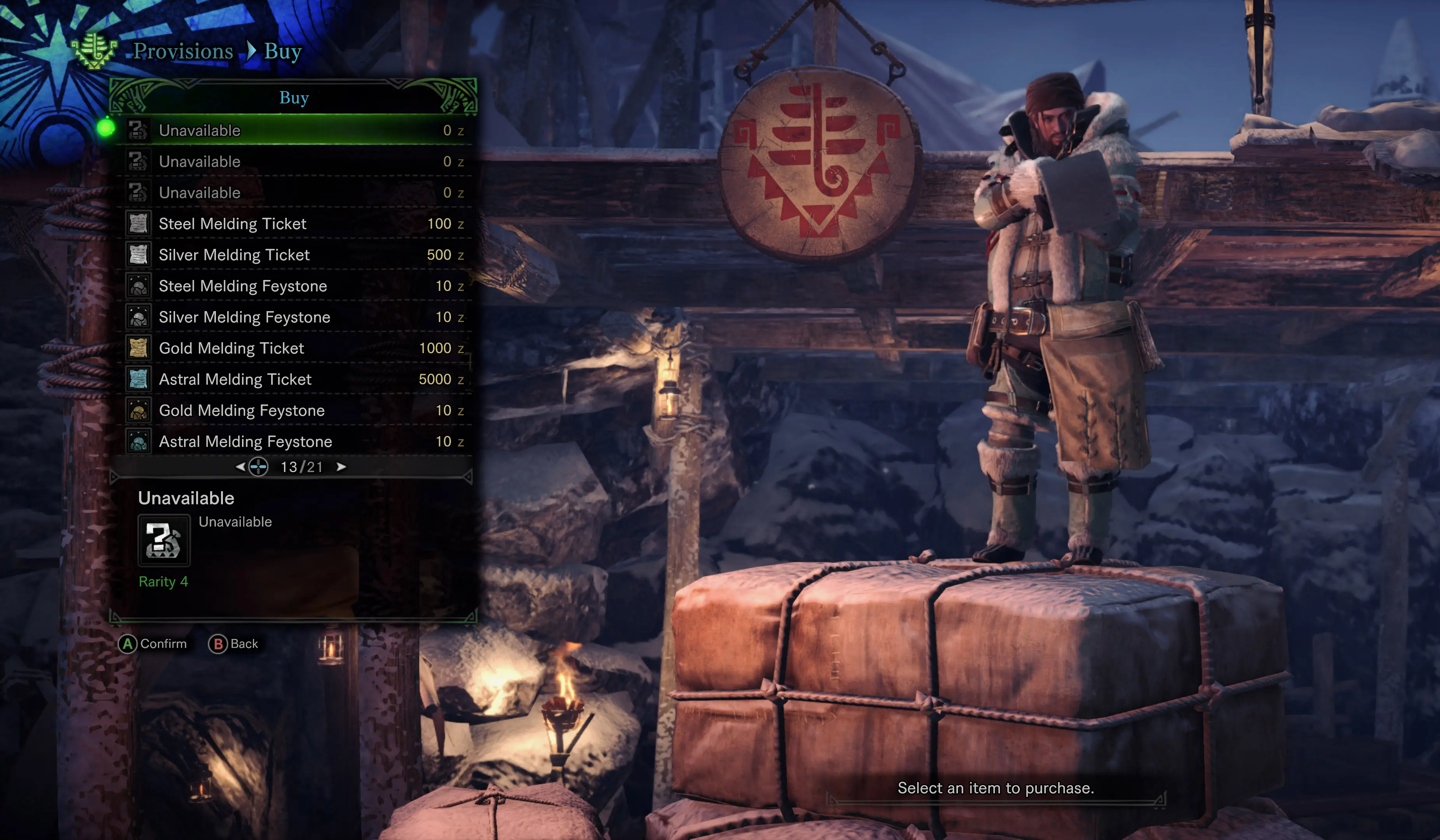This screenshot has width=1440, height=840.
Task: Go to the next shop page arrow
Action: pyautogui.click(x=341, y=467)
